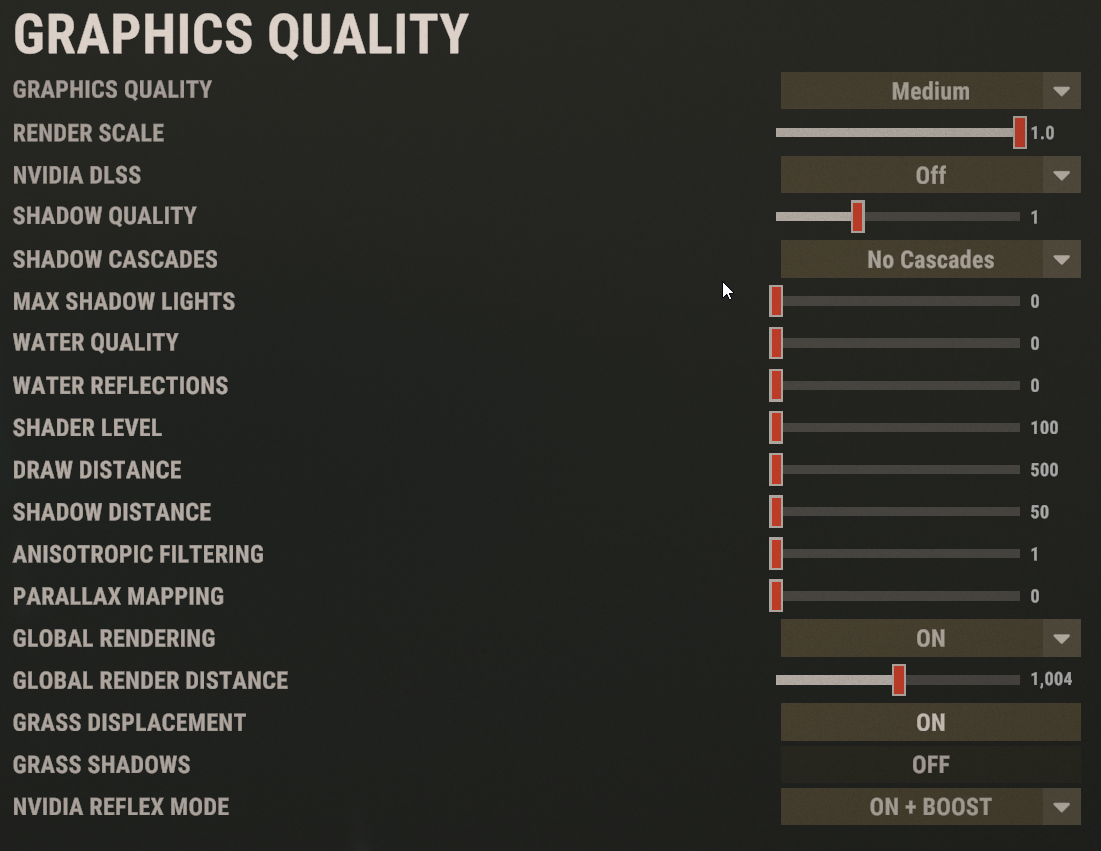Set the Water Quality slider
Image resolution: width=1101 pixels, height=851 pixels.
pyautogui.click(x=776, y=343)
